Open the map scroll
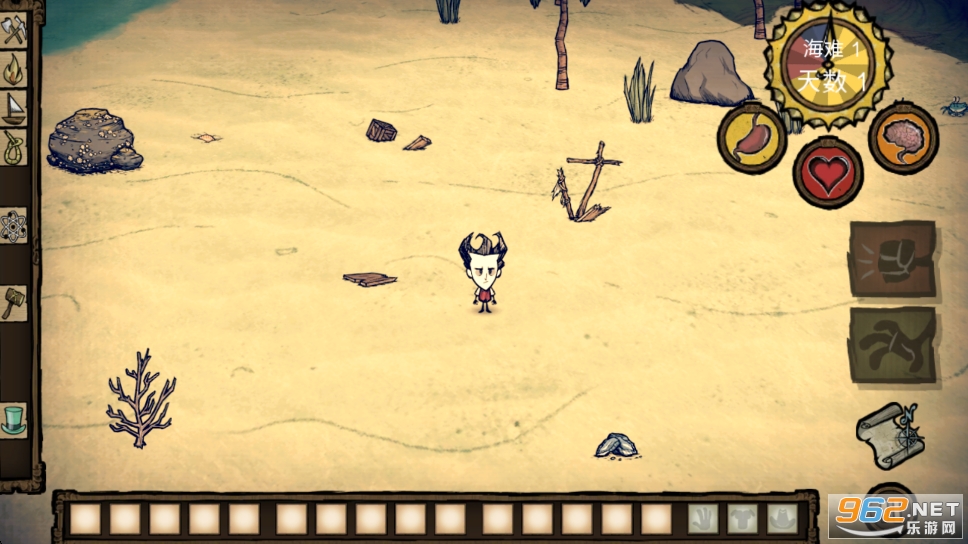Viewport: 968px width, 544px height. 888,435
